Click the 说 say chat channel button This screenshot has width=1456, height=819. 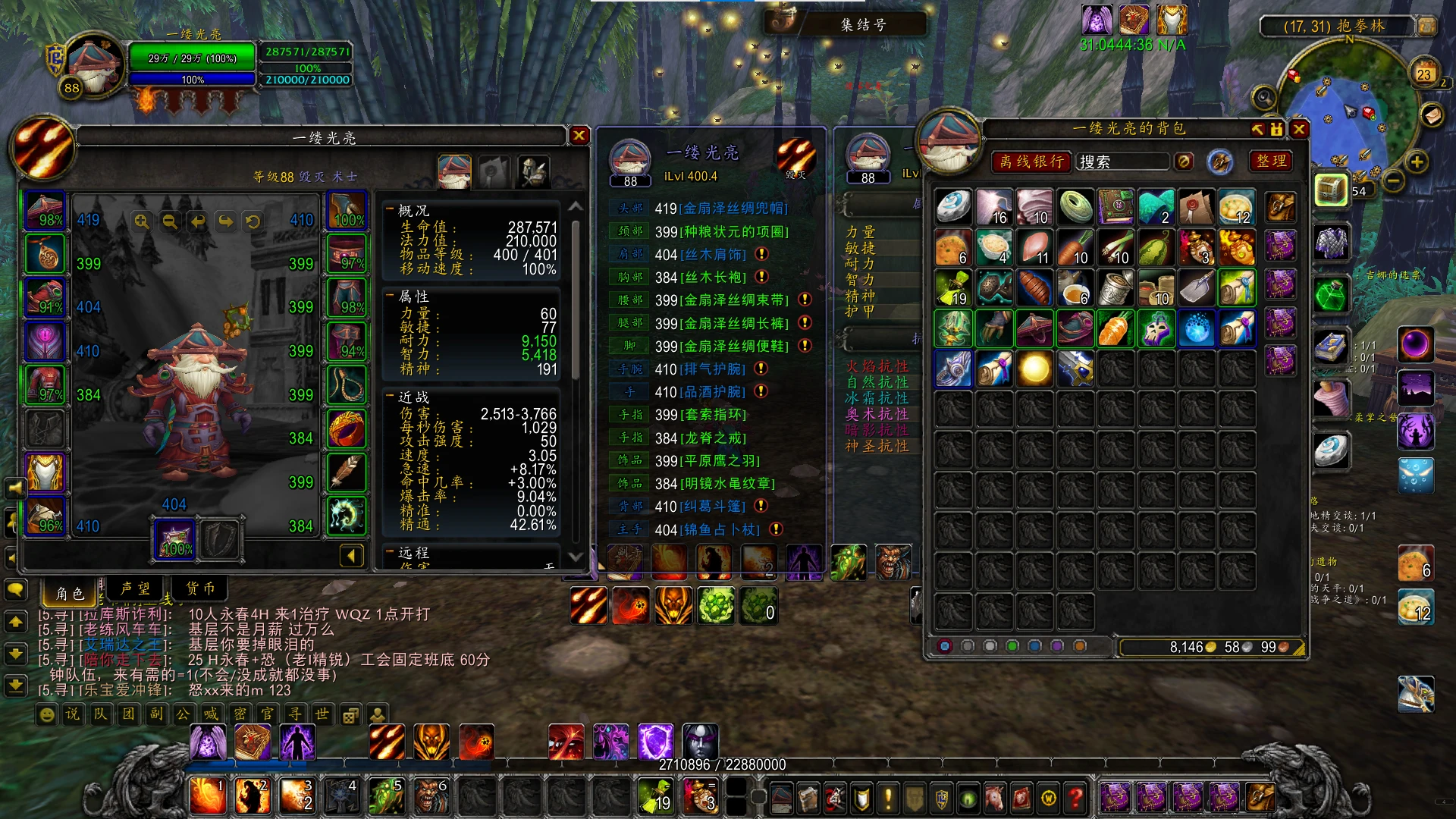pyautogui.click(x=72, y=714)
